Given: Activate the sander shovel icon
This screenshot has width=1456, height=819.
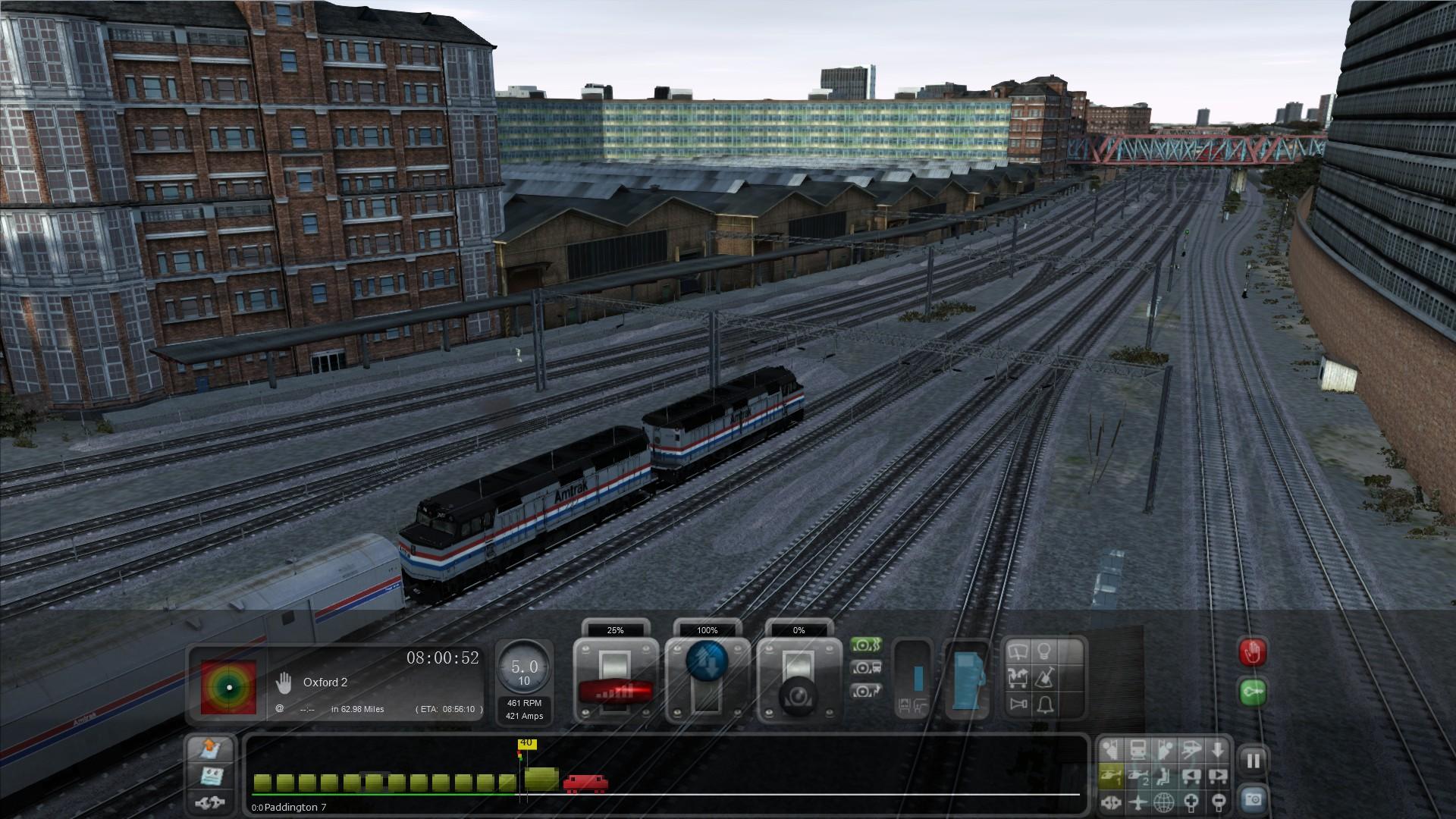Looking at the screenshot, I should [x=1045, y=677].
